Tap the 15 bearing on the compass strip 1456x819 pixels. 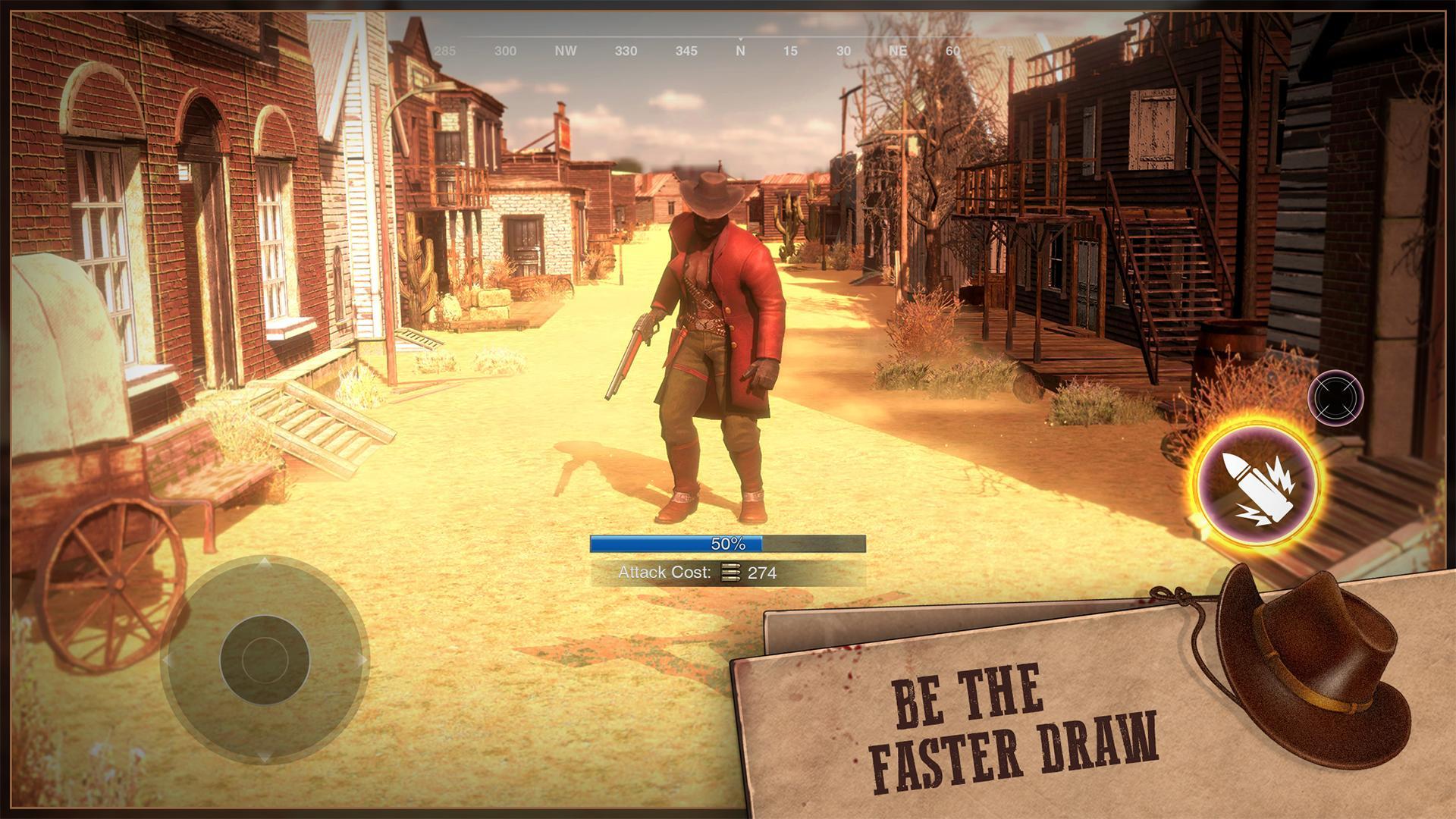792,52
